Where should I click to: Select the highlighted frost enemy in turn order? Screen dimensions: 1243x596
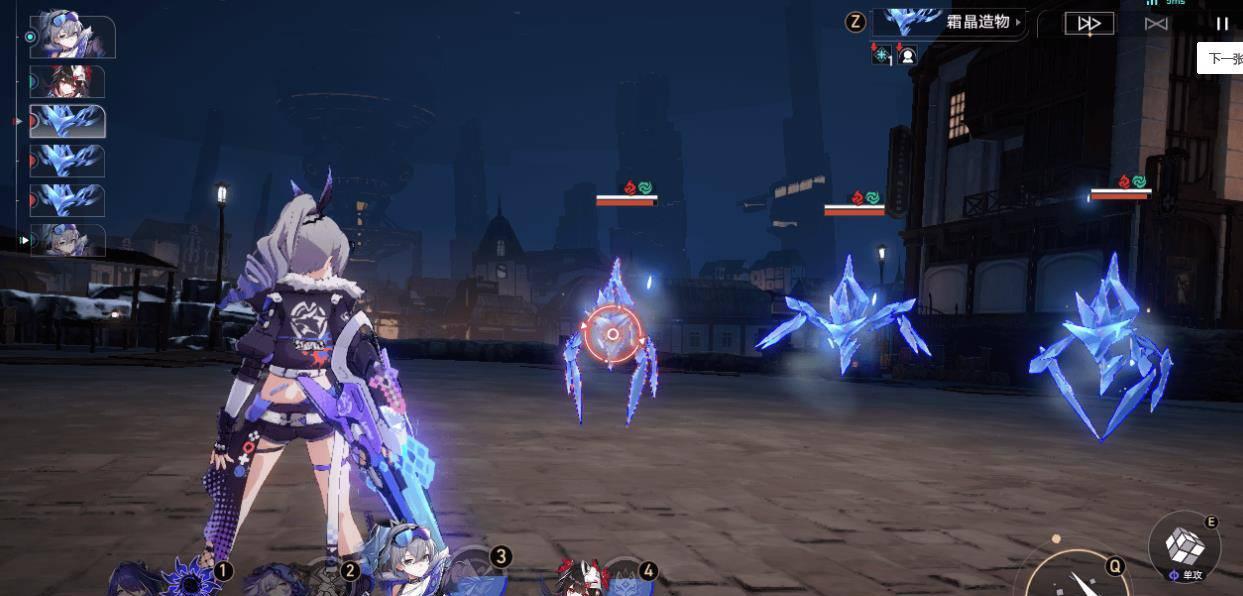pyautogui.click(x=67, y=121)
